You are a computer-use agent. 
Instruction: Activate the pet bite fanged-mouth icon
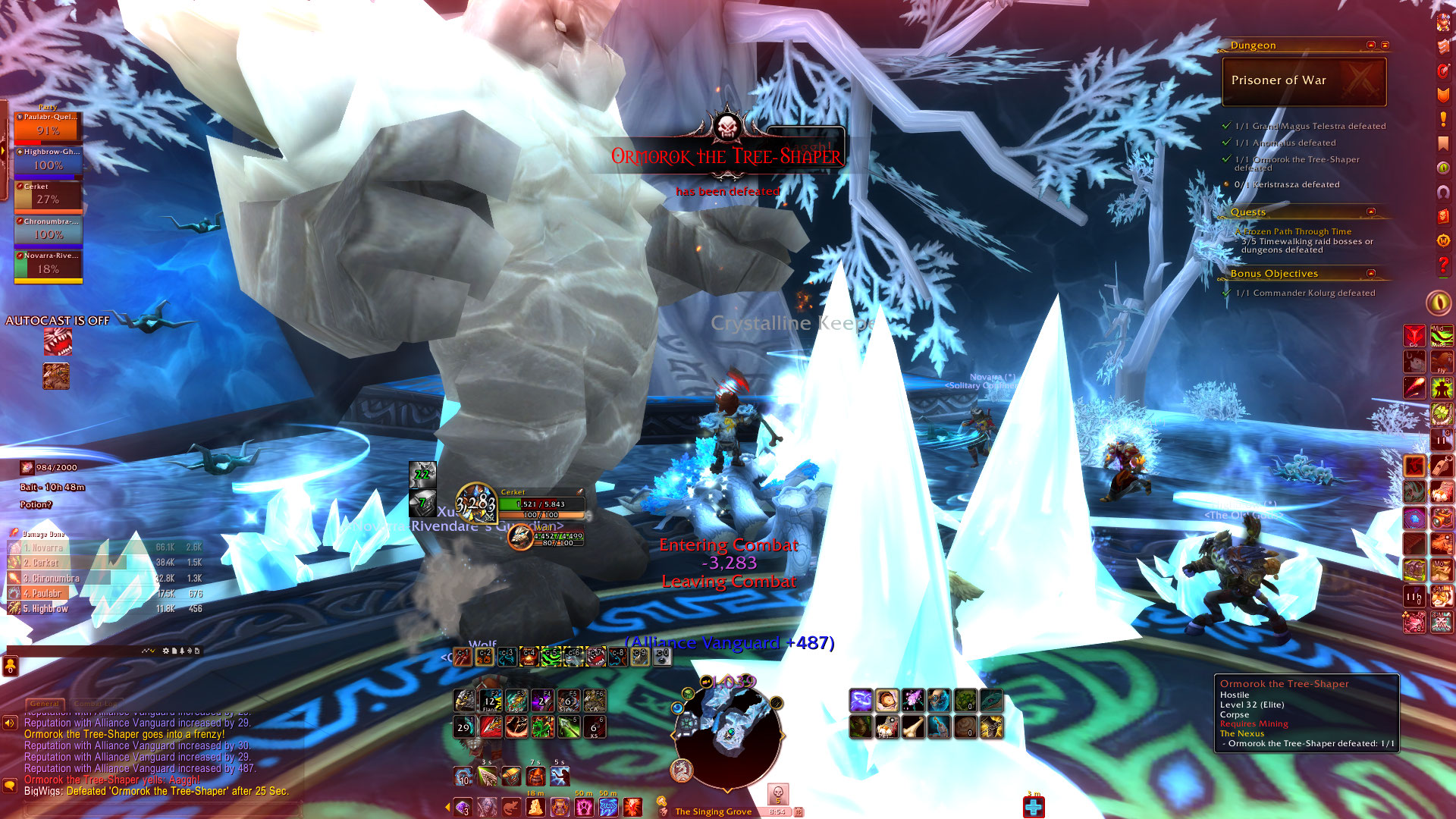click(x=57, y=342)
